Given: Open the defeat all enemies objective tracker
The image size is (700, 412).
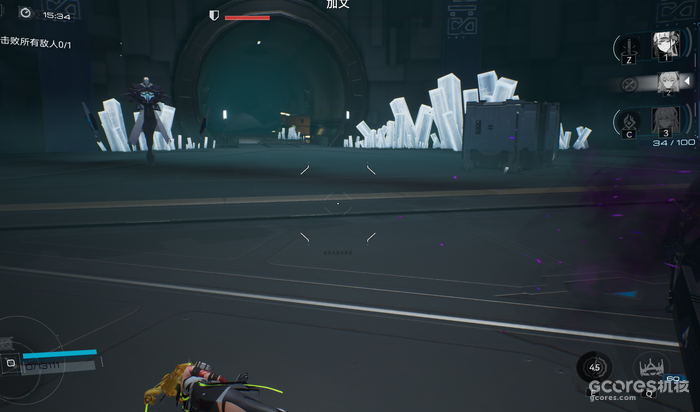Looking at the screenshot, I should 35,41.
